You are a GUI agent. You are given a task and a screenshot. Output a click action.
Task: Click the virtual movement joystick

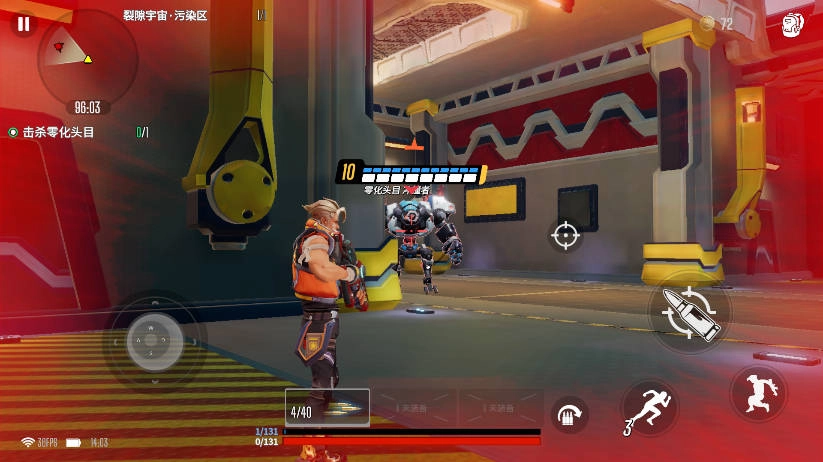pyautogui.click(x=153, y=340)
